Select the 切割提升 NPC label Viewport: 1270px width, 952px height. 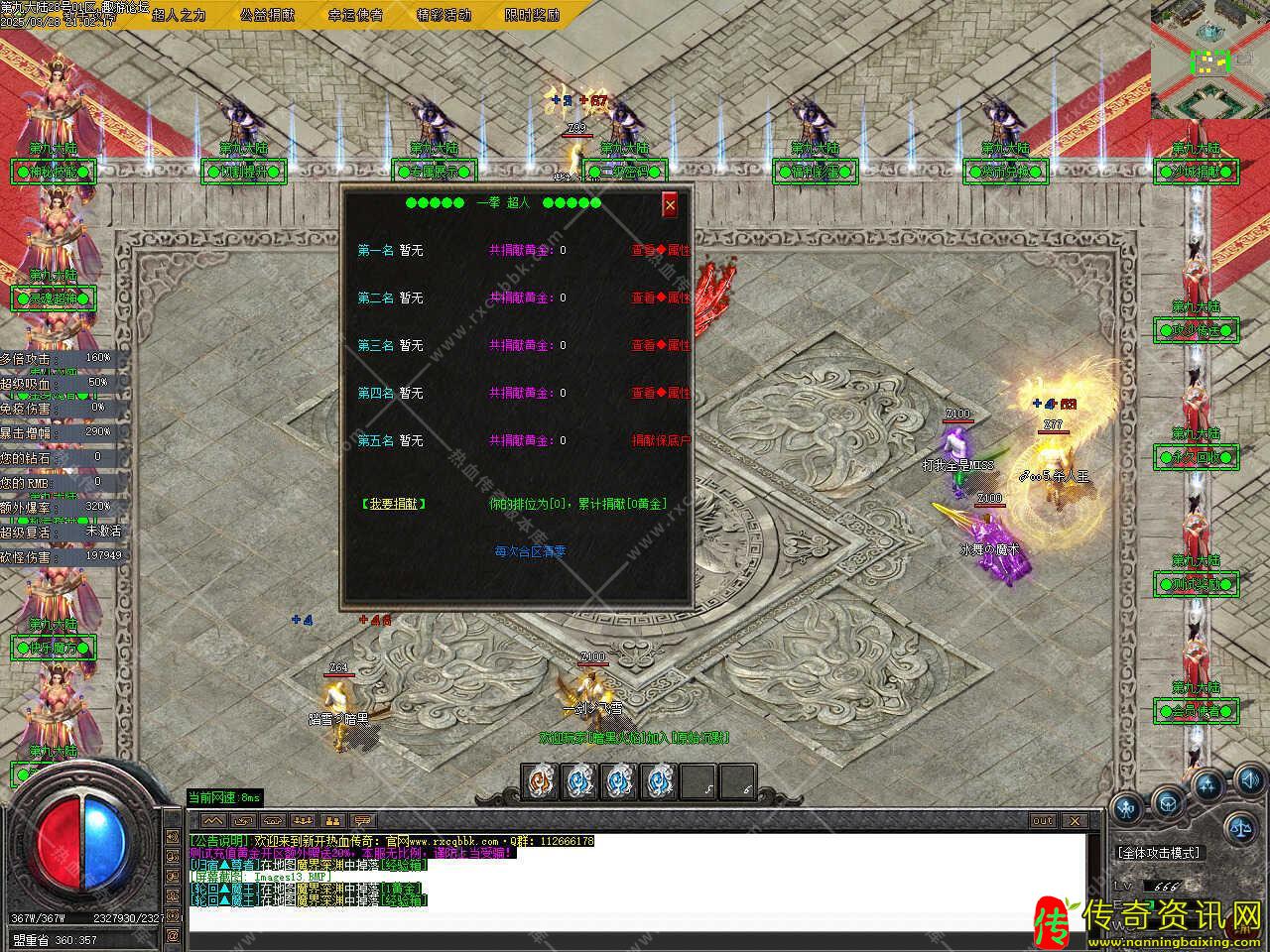click(x=243, y=172)
